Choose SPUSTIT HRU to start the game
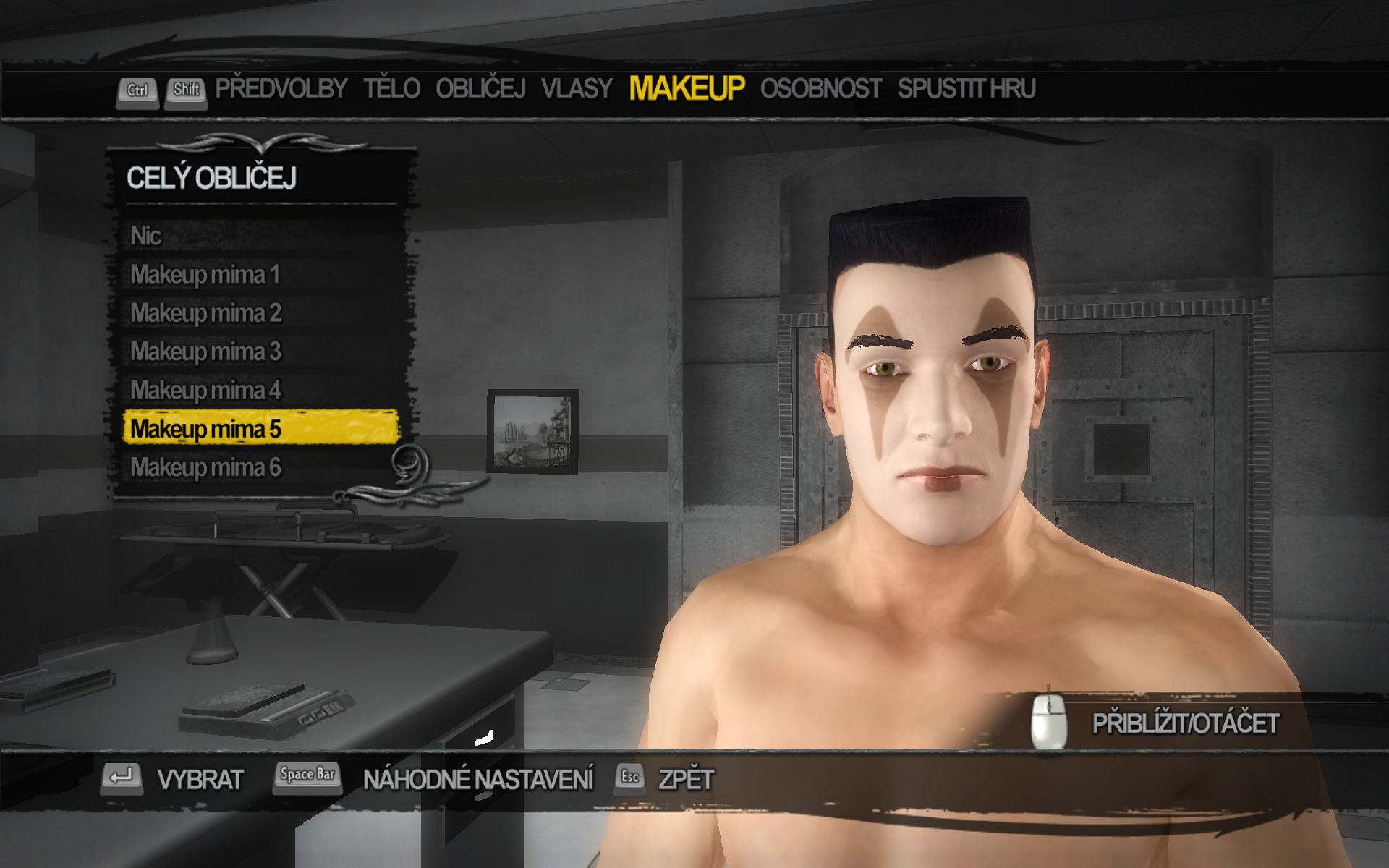Image resolution: width=1389 pixels, height=868 pixels. 967,89
